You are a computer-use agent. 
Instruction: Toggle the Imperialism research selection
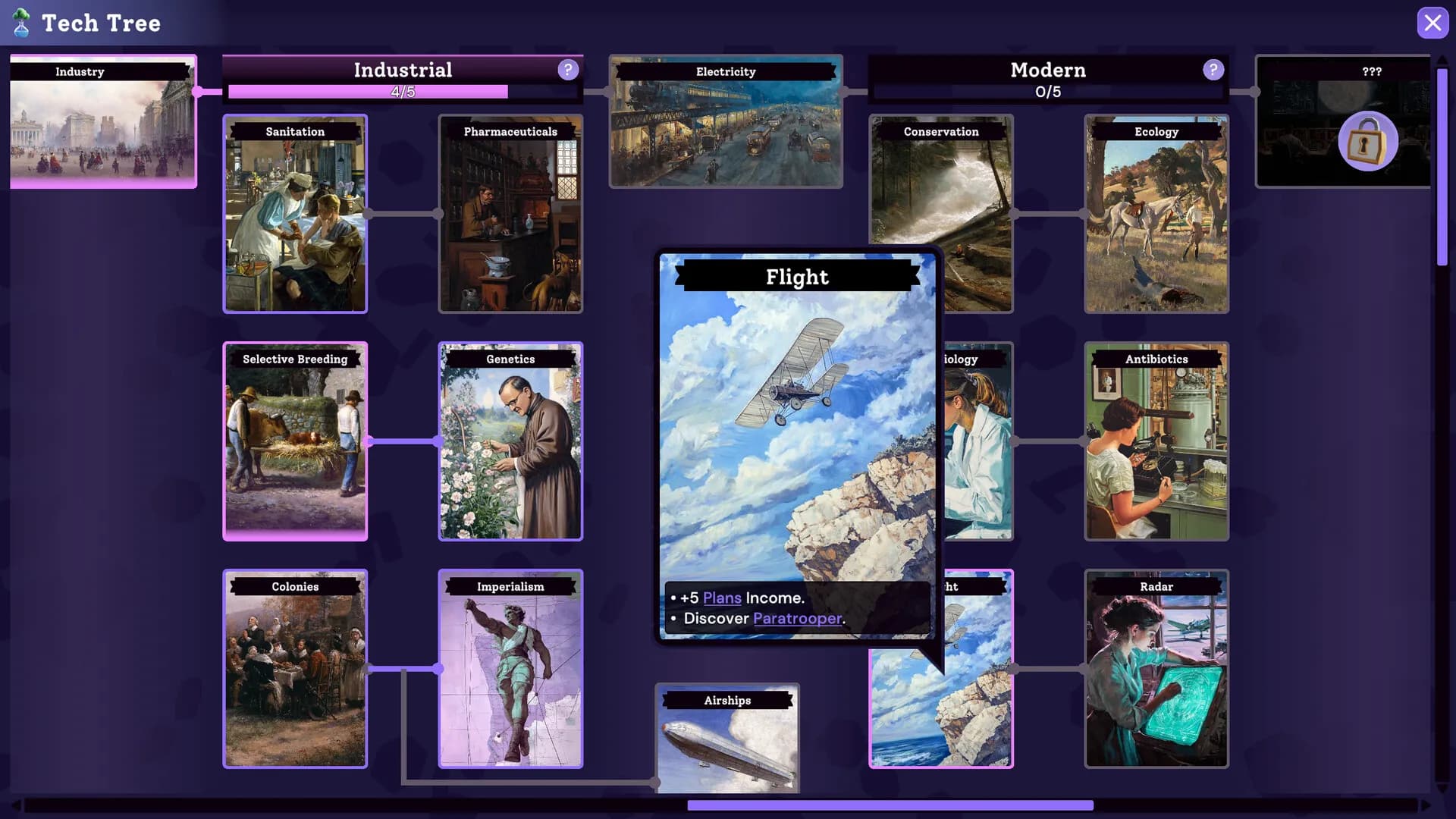[x=510, y=668]
